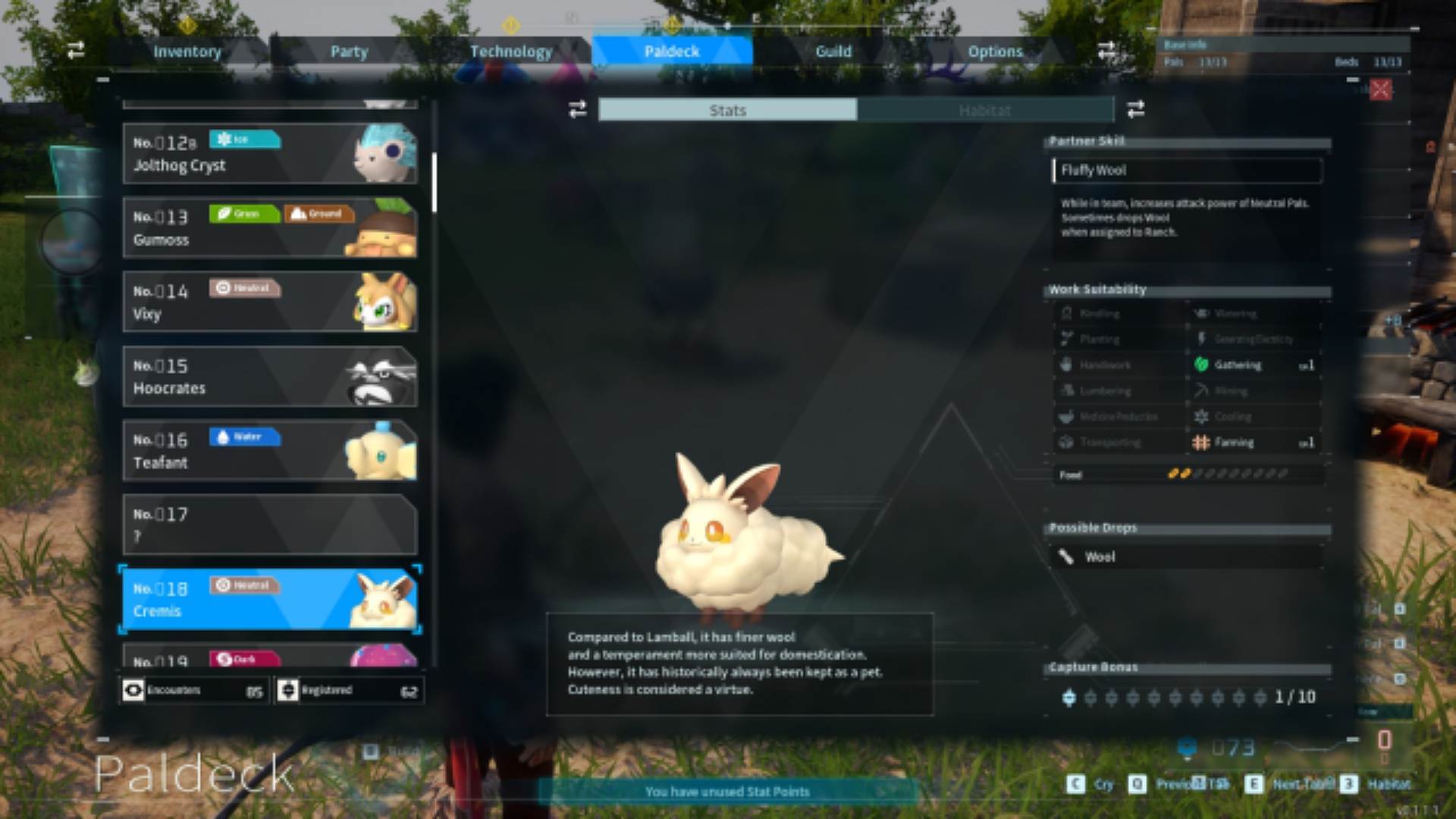
Task: Select the Paldeck tab
Action: coord(672,52)
